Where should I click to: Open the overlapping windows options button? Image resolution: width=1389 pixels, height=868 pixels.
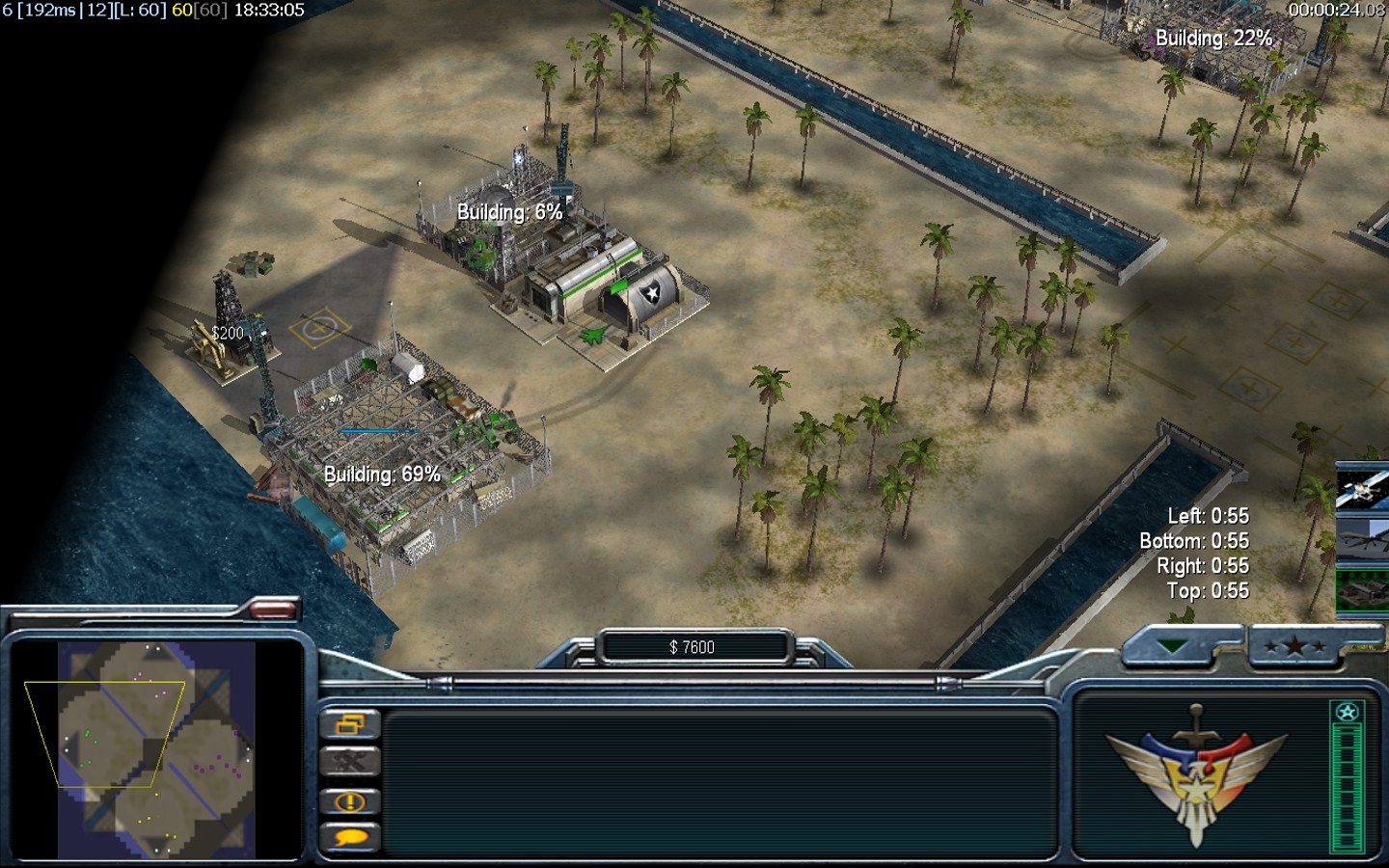coord(349,723)
